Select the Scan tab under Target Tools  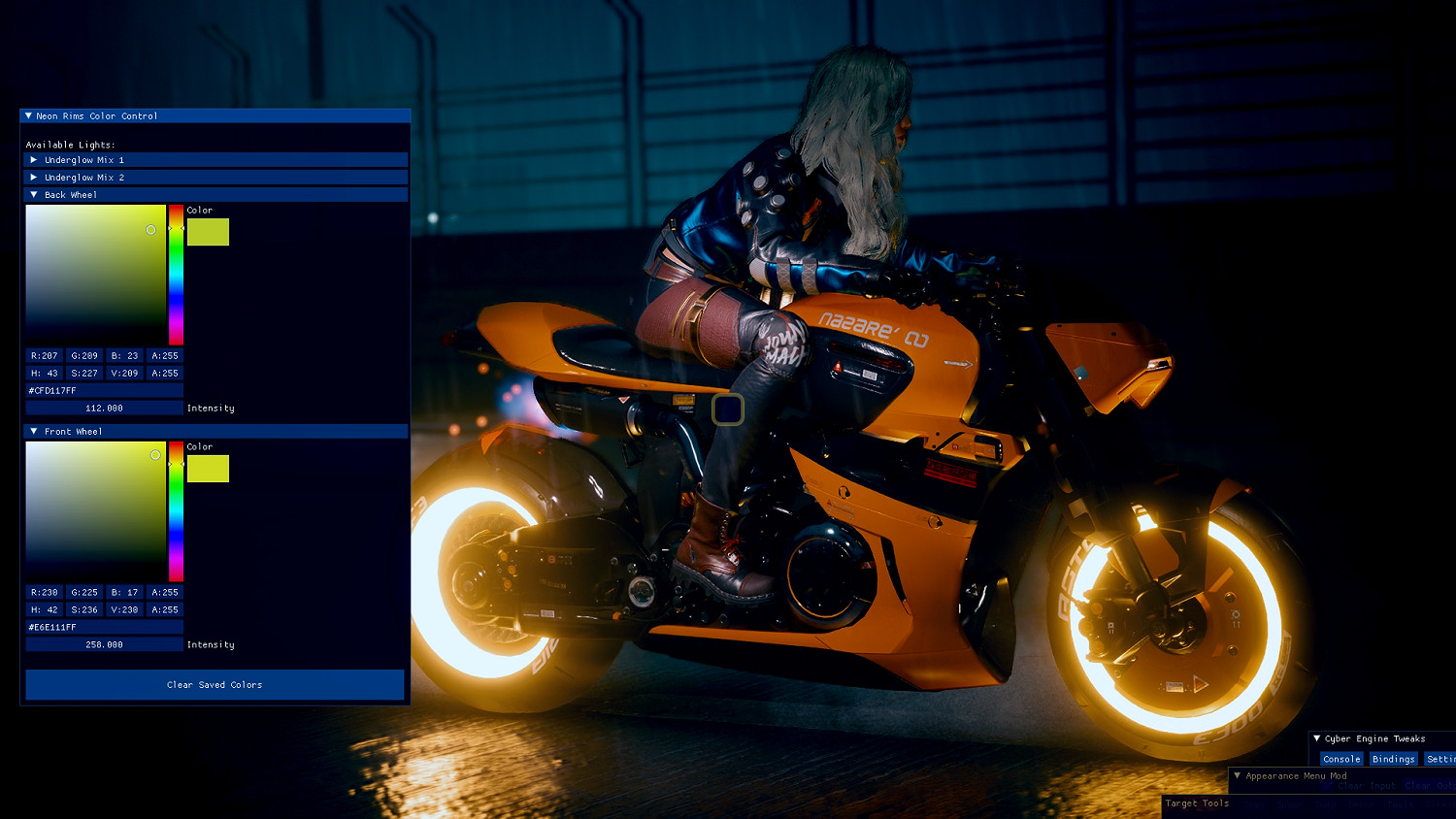coord(1254,803)
